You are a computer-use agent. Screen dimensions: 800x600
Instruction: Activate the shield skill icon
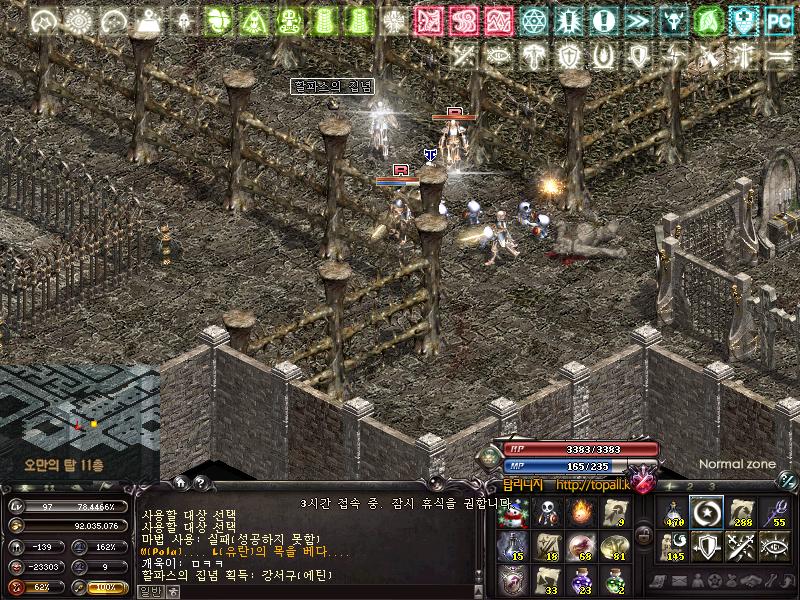coord(706,547)
